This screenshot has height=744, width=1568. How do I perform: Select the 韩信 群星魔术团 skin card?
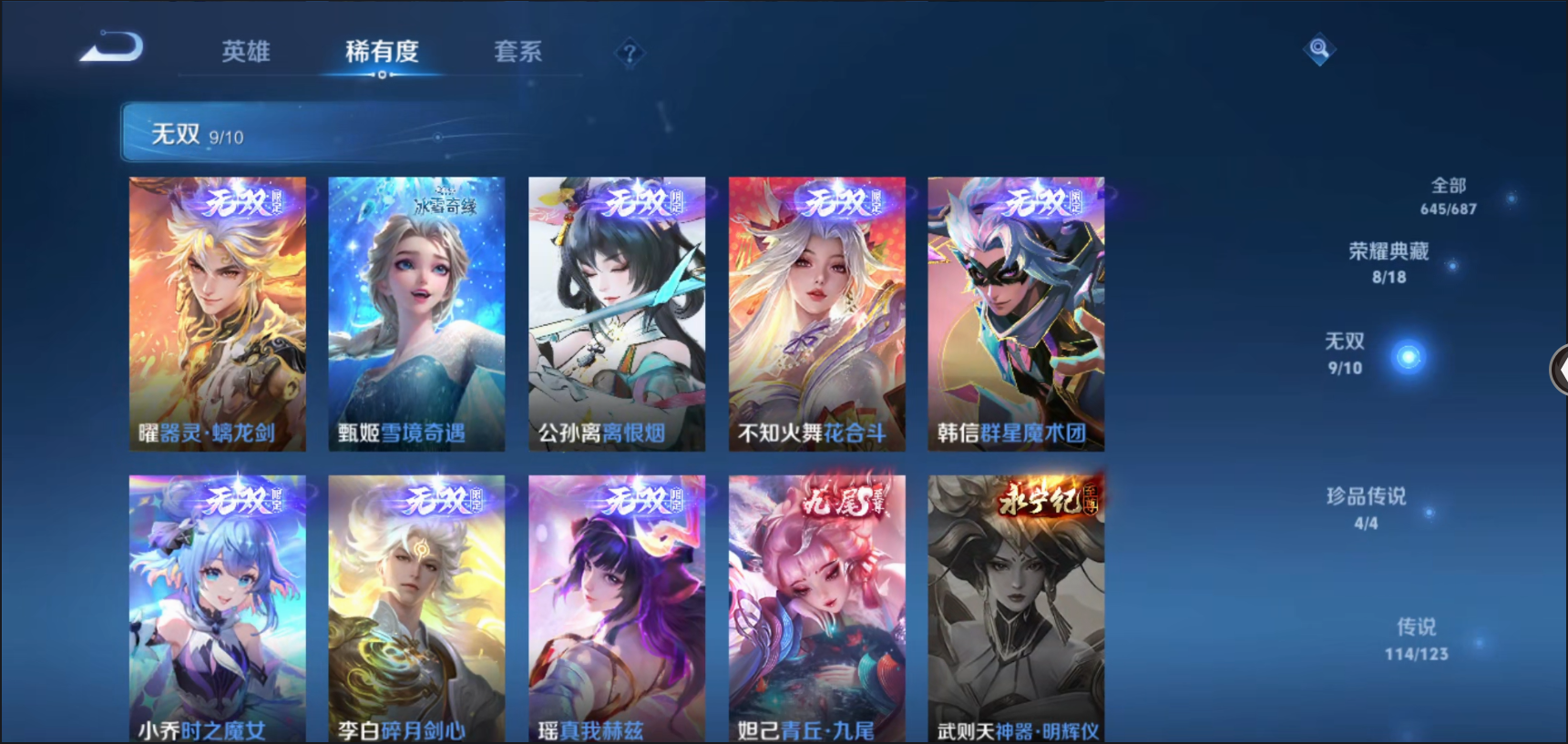pyautogui.click(x=1016, y=313)
